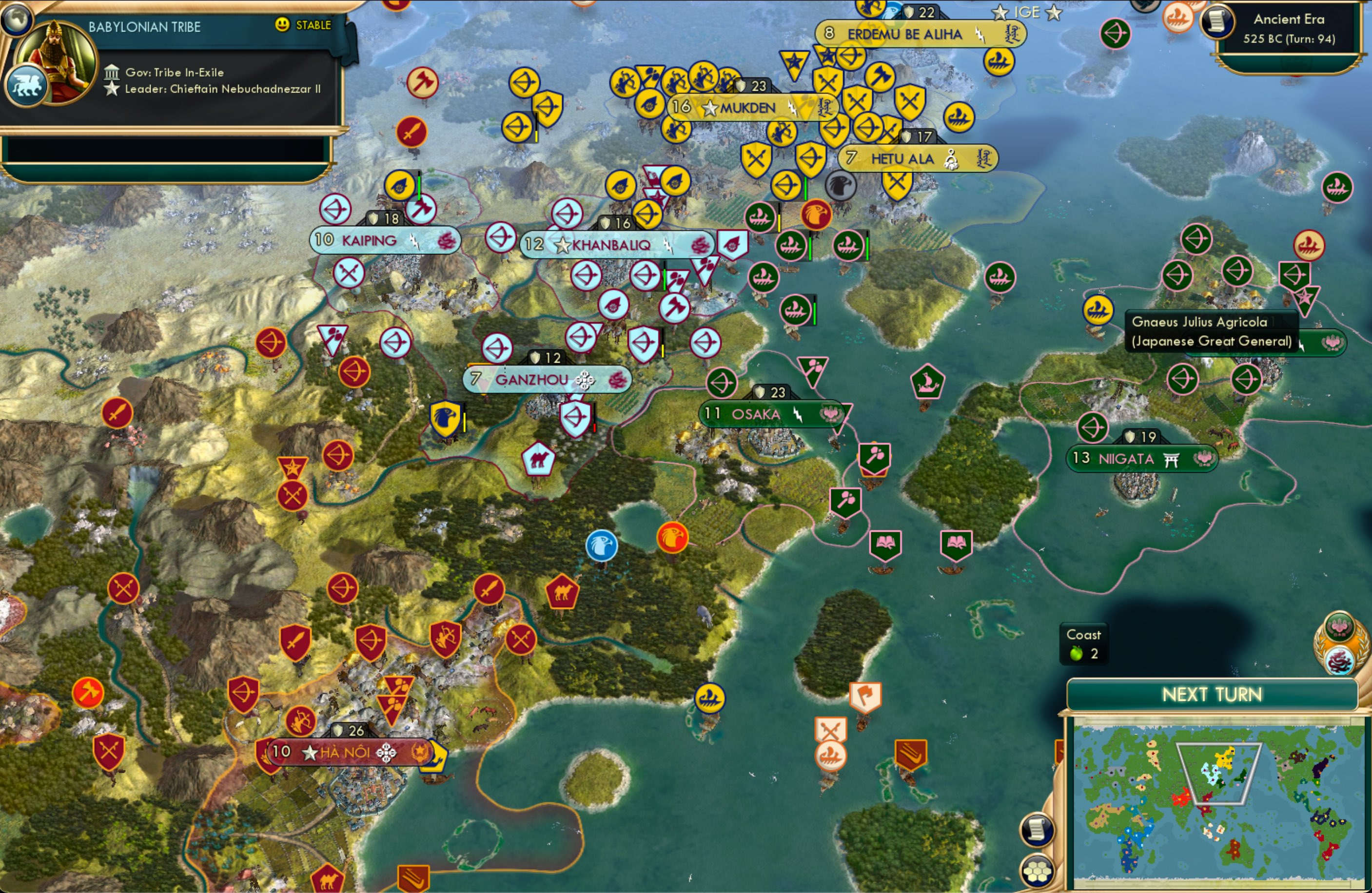This screenshot has height=893, width=1372.
Task: Click the Babylonian lion civilization emblem
Action: pyautogui.click(x=27, y=84)
